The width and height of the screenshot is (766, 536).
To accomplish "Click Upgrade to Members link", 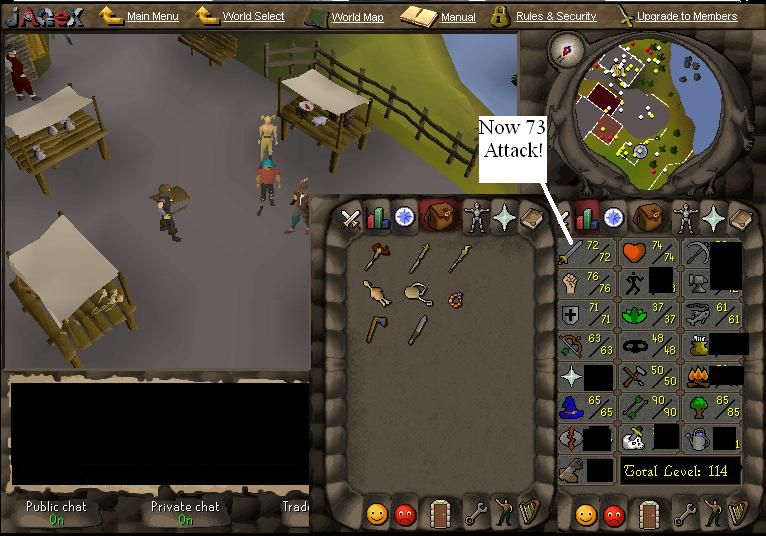I will (x=686, y=17).
